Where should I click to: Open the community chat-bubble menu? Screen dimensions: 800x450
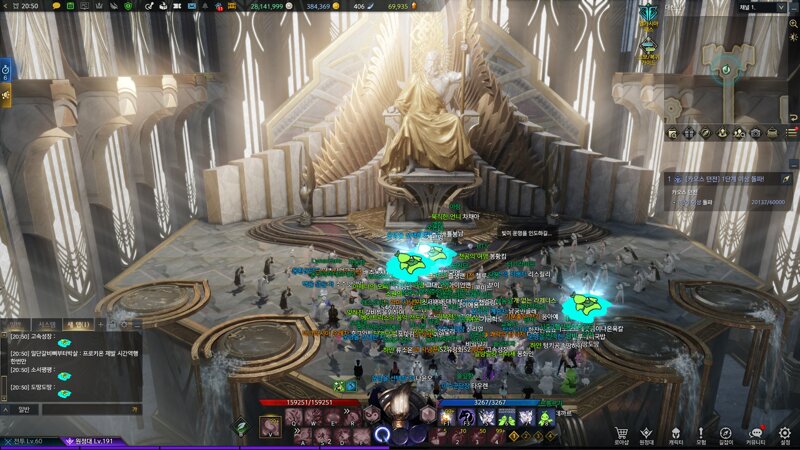(755, 433)
